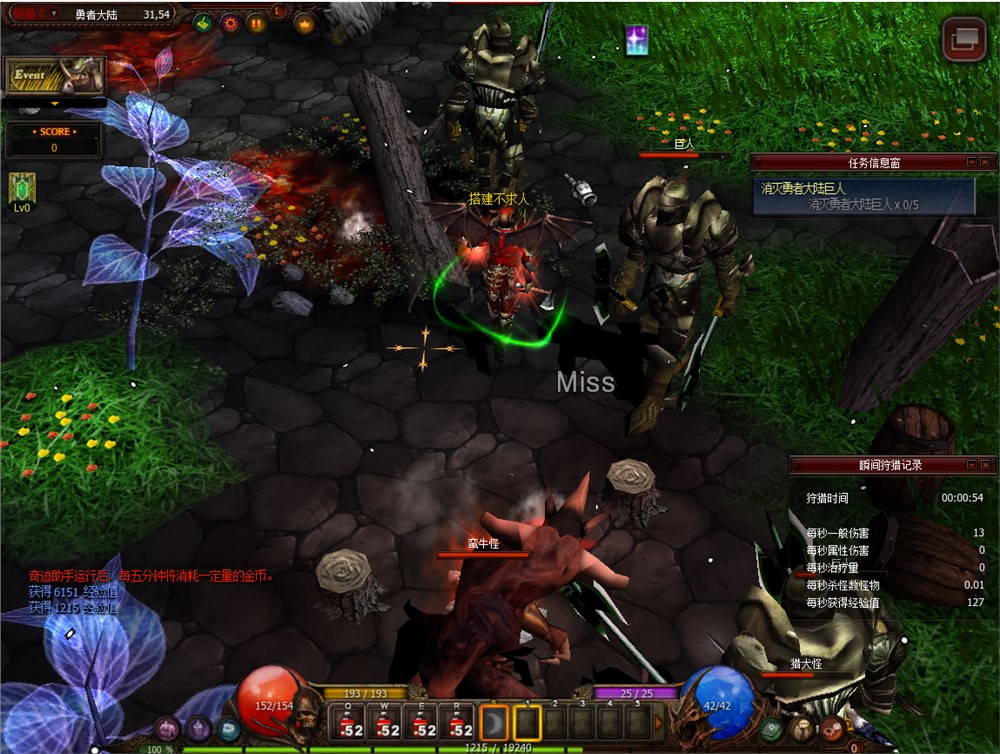Image resolution: width=1000 pixels, height=754 pixels.
Task: Select the green icon beside the mana orb
Action: click(x=771, y=729)
